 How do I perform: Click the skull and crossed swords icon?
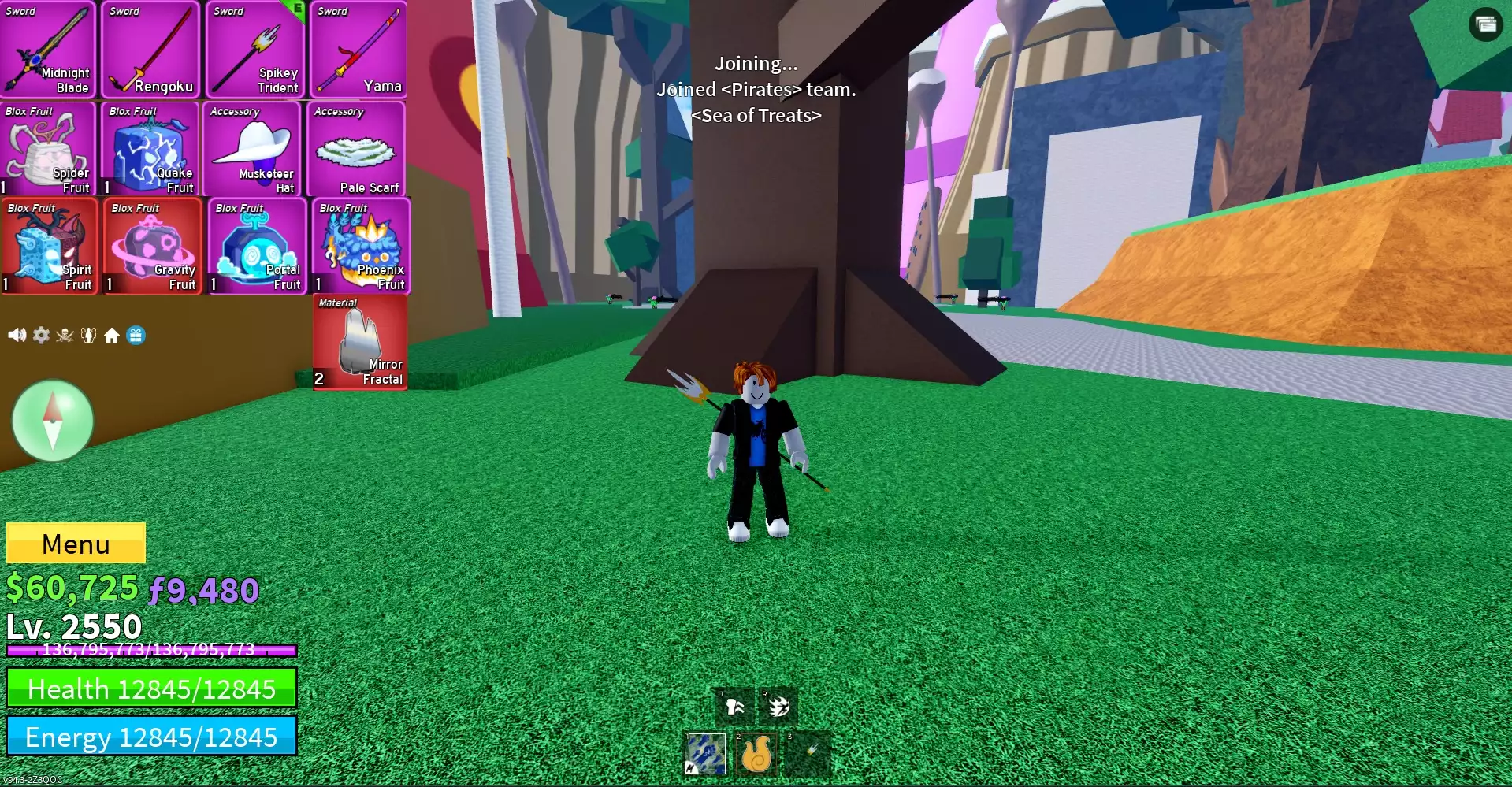pyautogui.click(x=65, y=336)
